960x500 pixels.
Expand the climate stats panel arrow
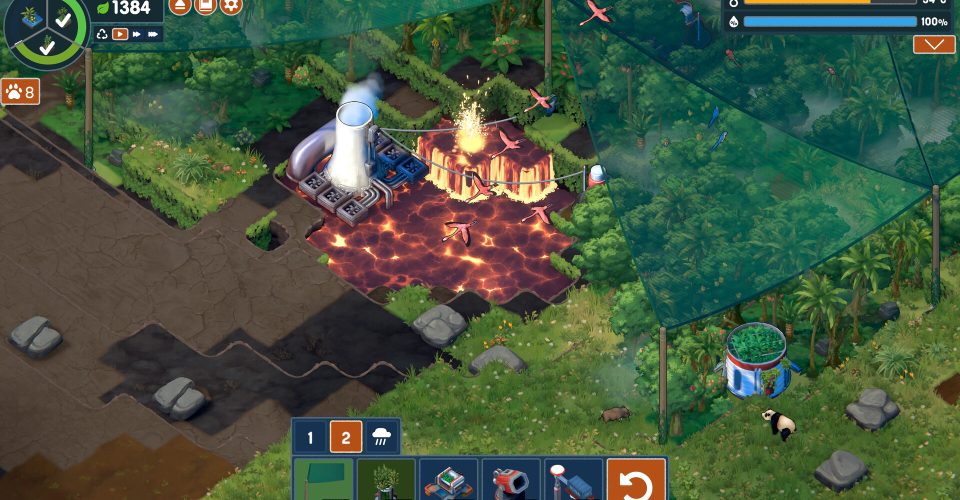[933, 45]
